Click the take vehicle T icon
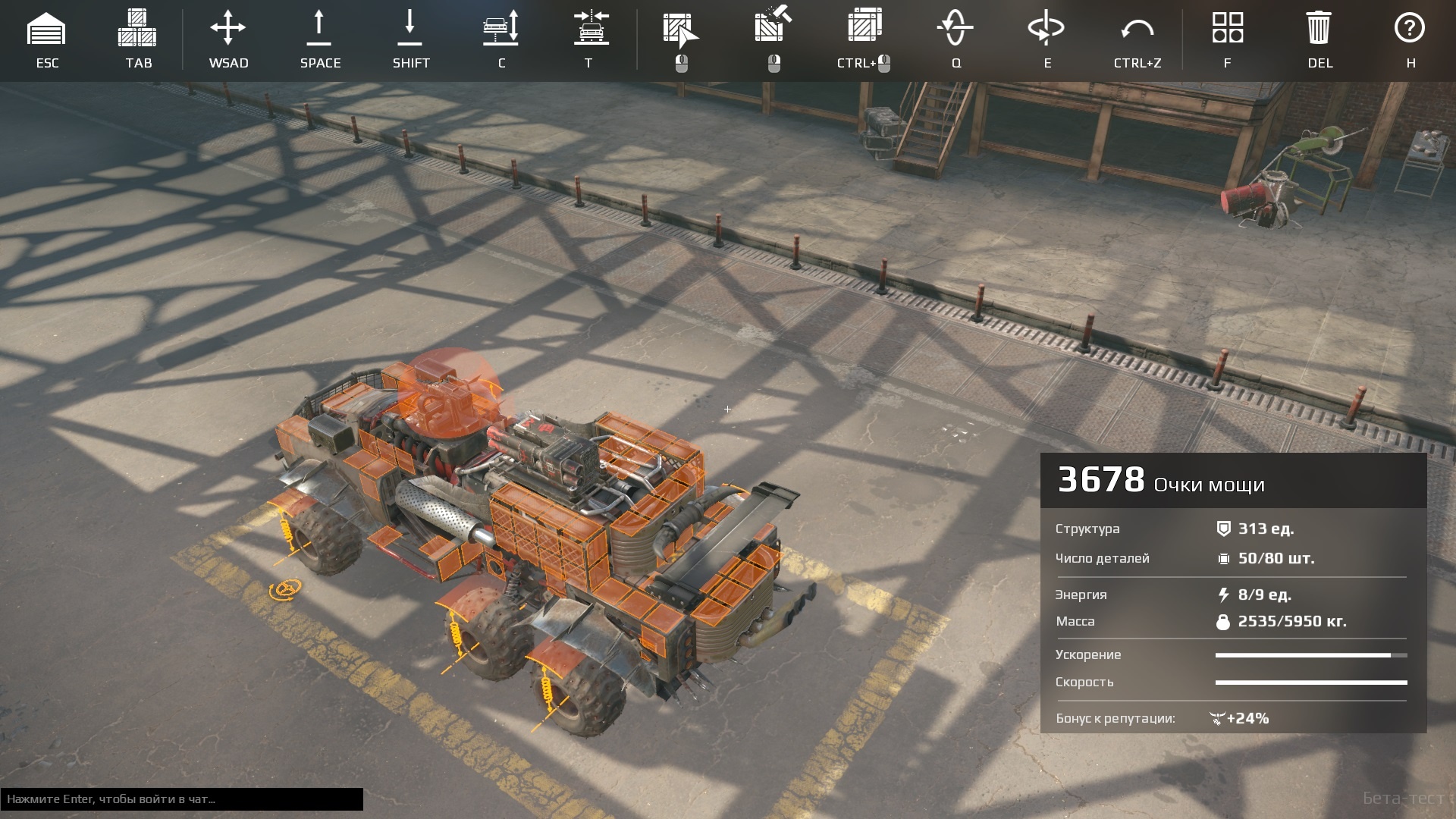The height and width of the screenshot is (819, 1456). click(591, 30)
